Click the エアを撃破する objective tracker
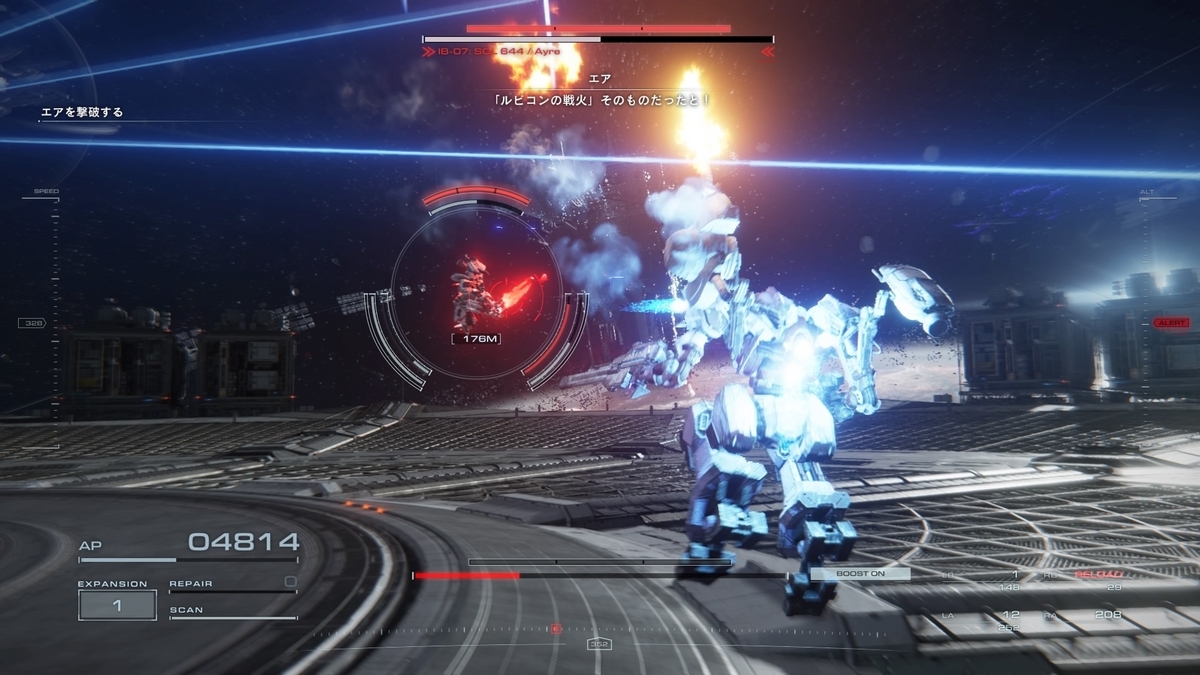The width and height of the screenshot is (1200, 675). coord(82,113)
